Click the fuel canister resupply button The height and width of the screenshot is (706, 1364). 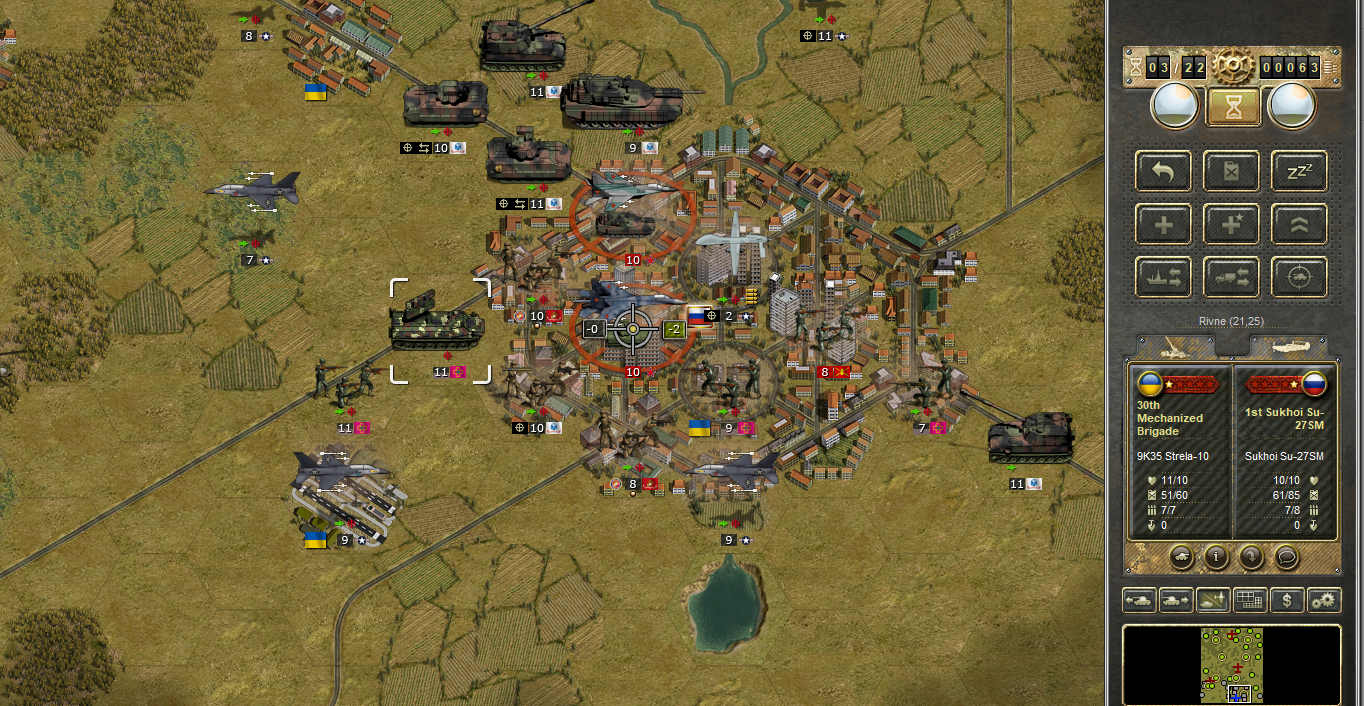tap(1231, 172)
